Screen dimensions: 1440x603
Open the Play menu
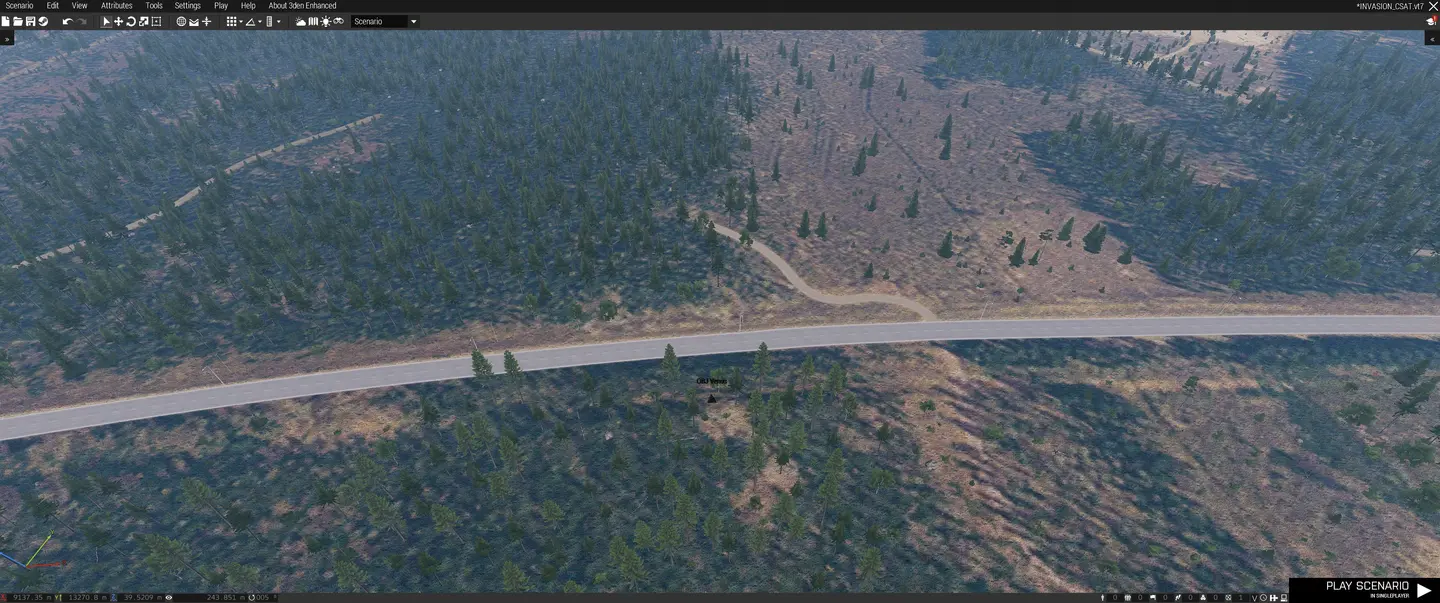click(221, 6)
